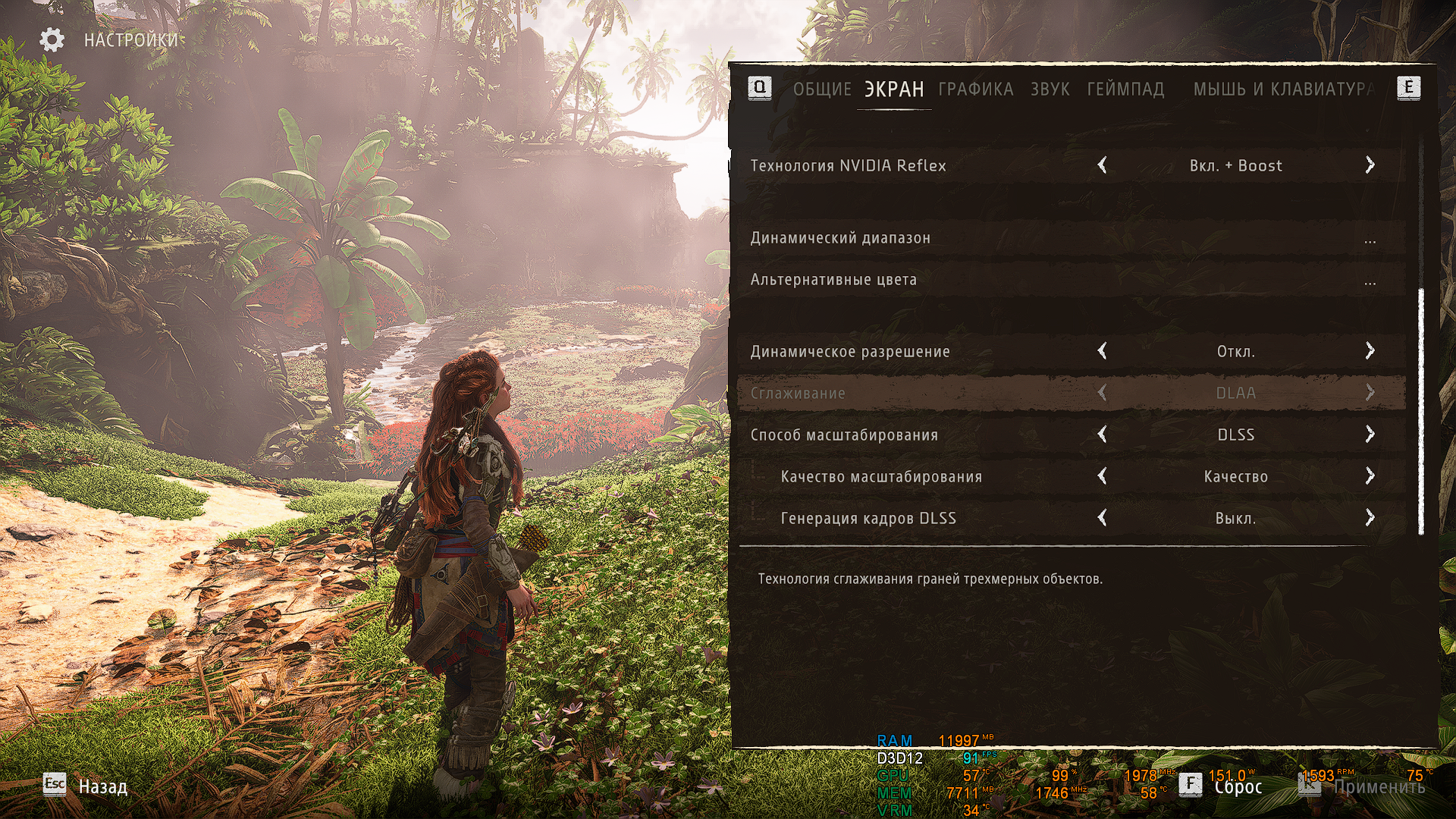Click right arrow for Качество масштабирования
The image size is (1456, 819).
(x=1370, y=476)
